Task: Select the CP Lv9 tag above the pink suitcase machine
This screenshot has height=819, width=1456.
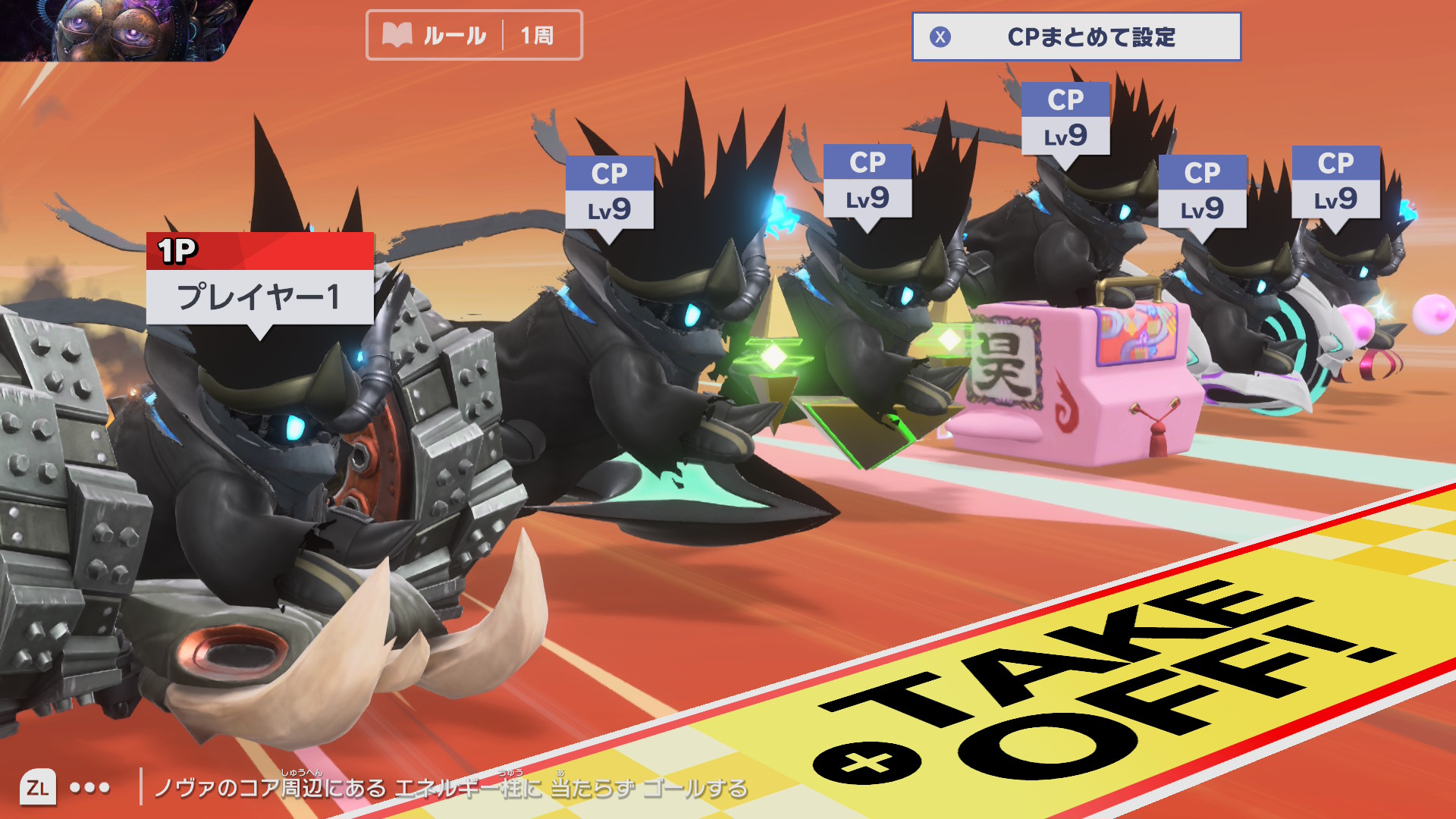Action: click(1065, 119)
